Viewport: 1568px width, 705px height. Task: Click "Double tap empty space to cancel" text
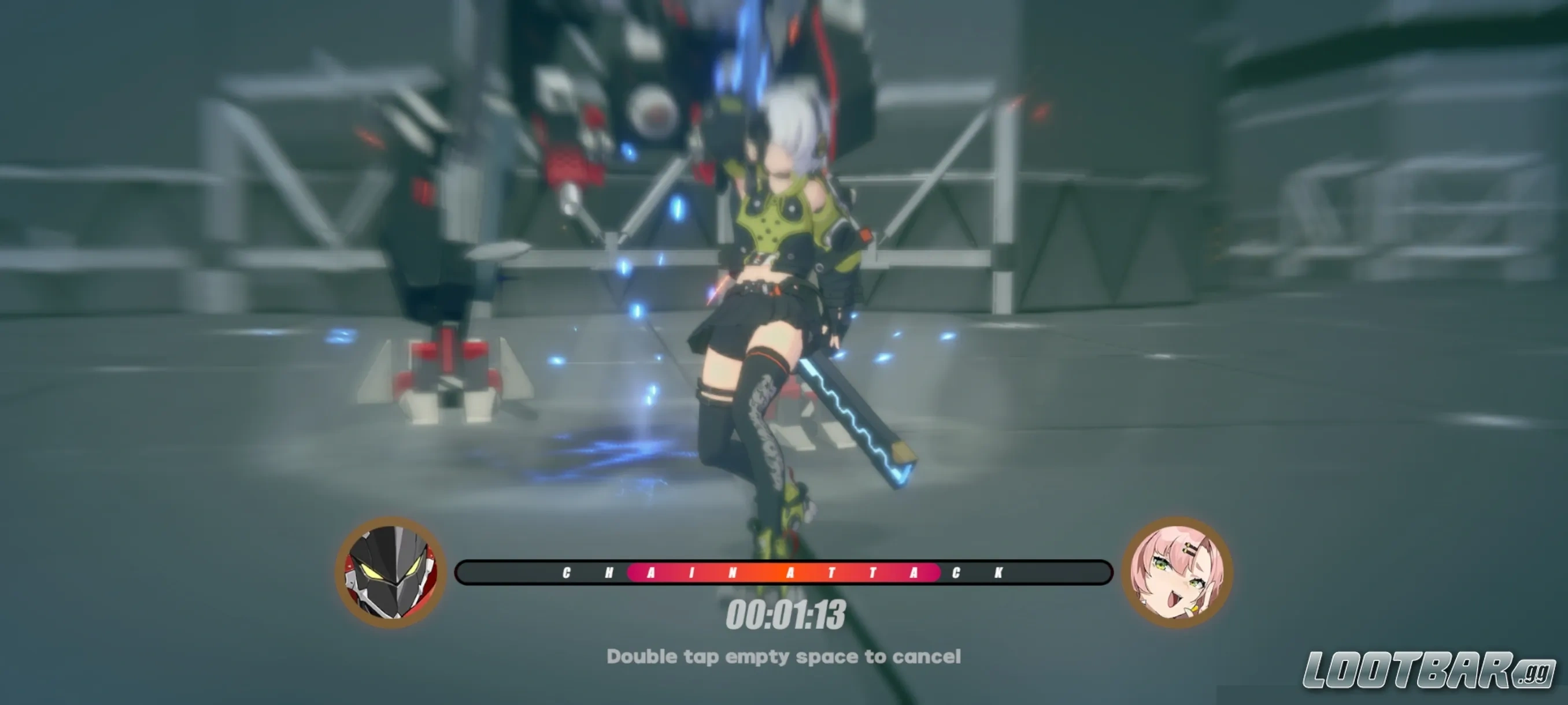tap(784, 657)
